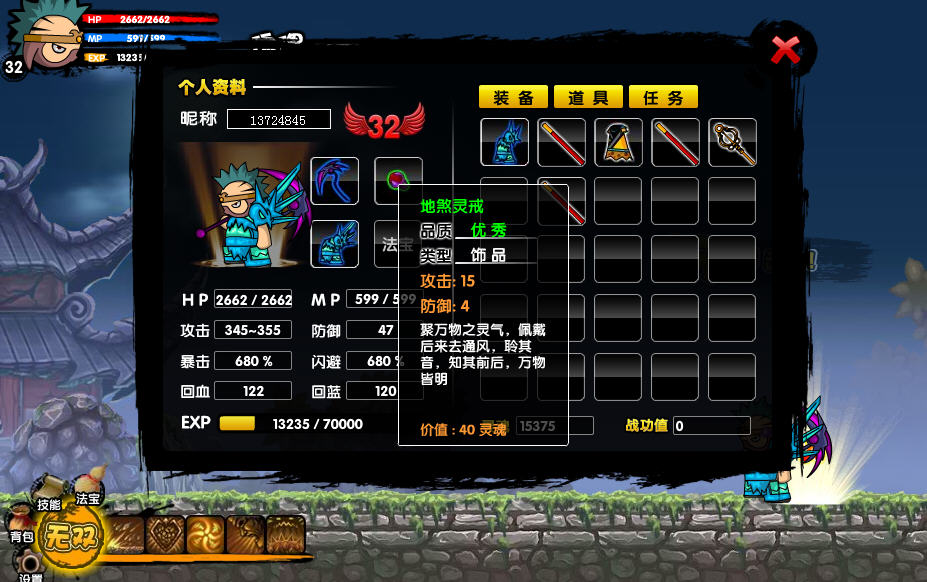Select the equipped blue scythe weapon slot
The width and height of the screenshot is (927, 582).
tap(334, 181)
